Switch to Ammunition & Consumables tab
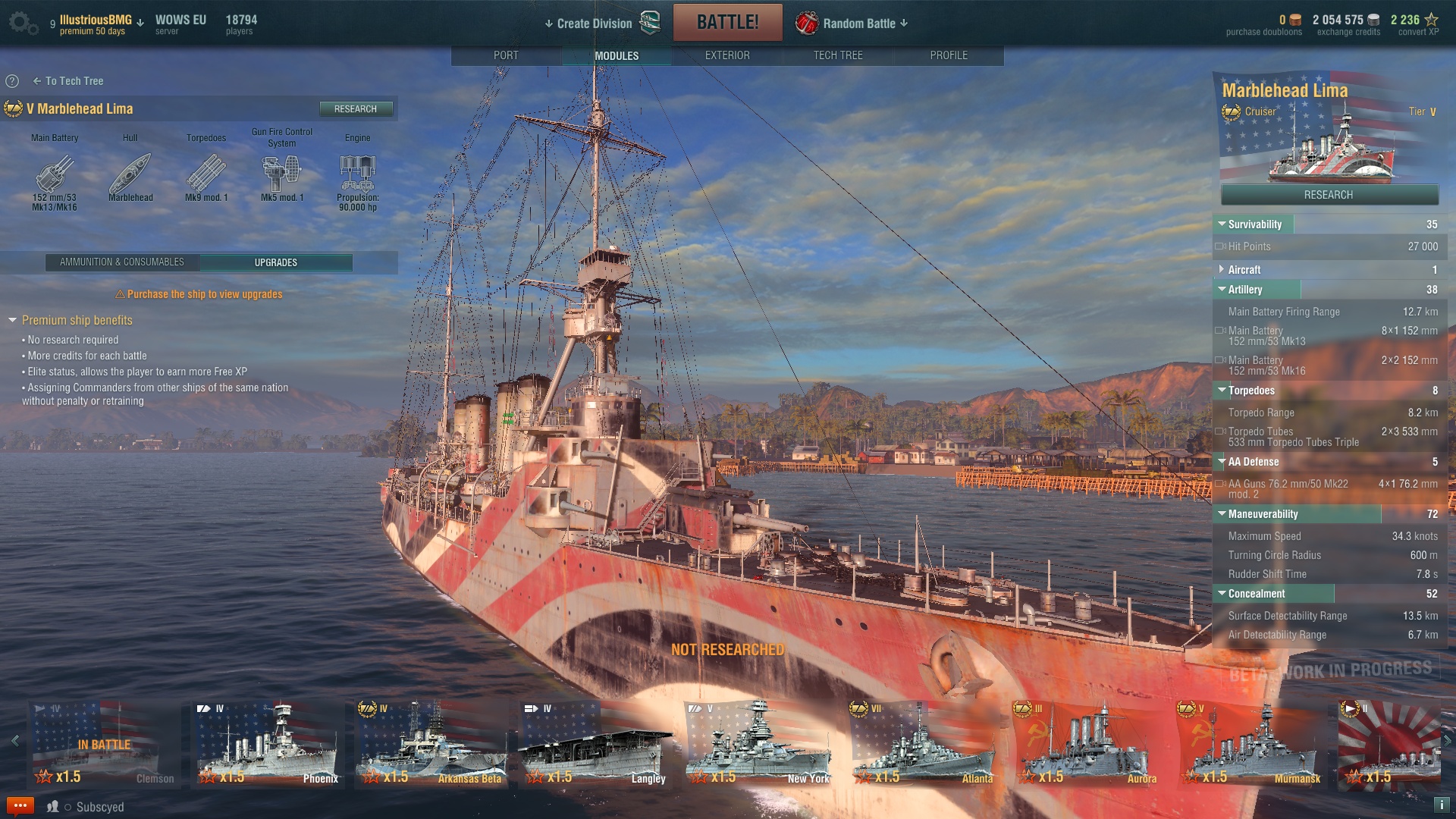This screenshot has width=1456, height=819. coord(122,262)
